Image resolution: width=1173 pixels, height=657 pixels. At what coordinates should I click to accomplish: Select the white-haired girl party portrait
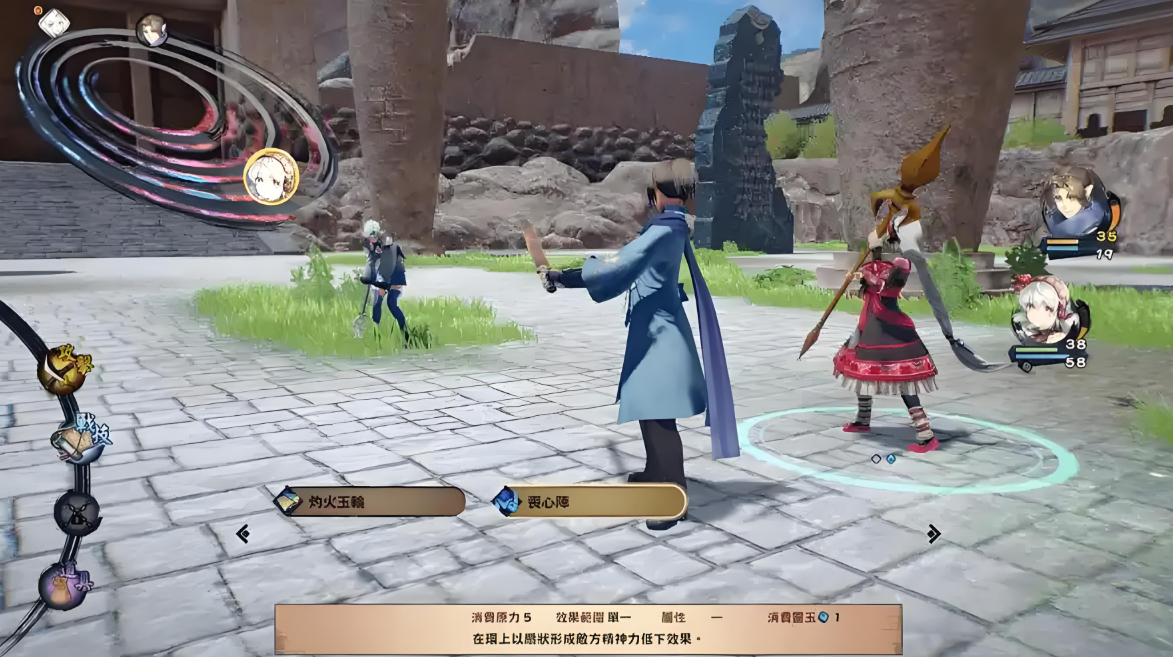pyautogui.click(x=1045, y=311)
